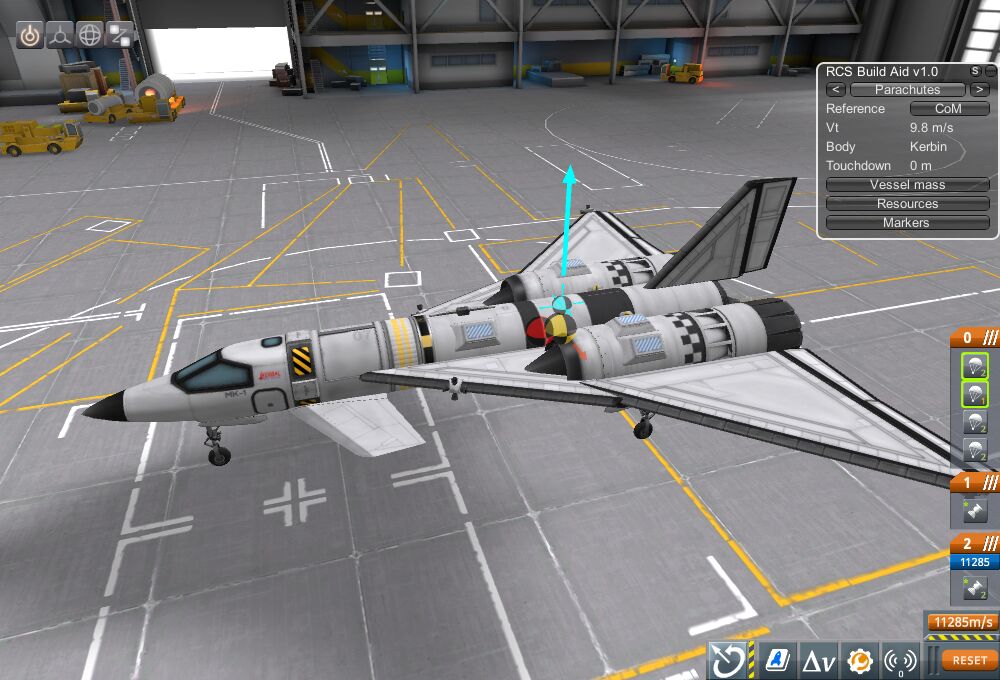Go to the next RCS Build Aid mode

pyautogui.click(x=977, y=90)
